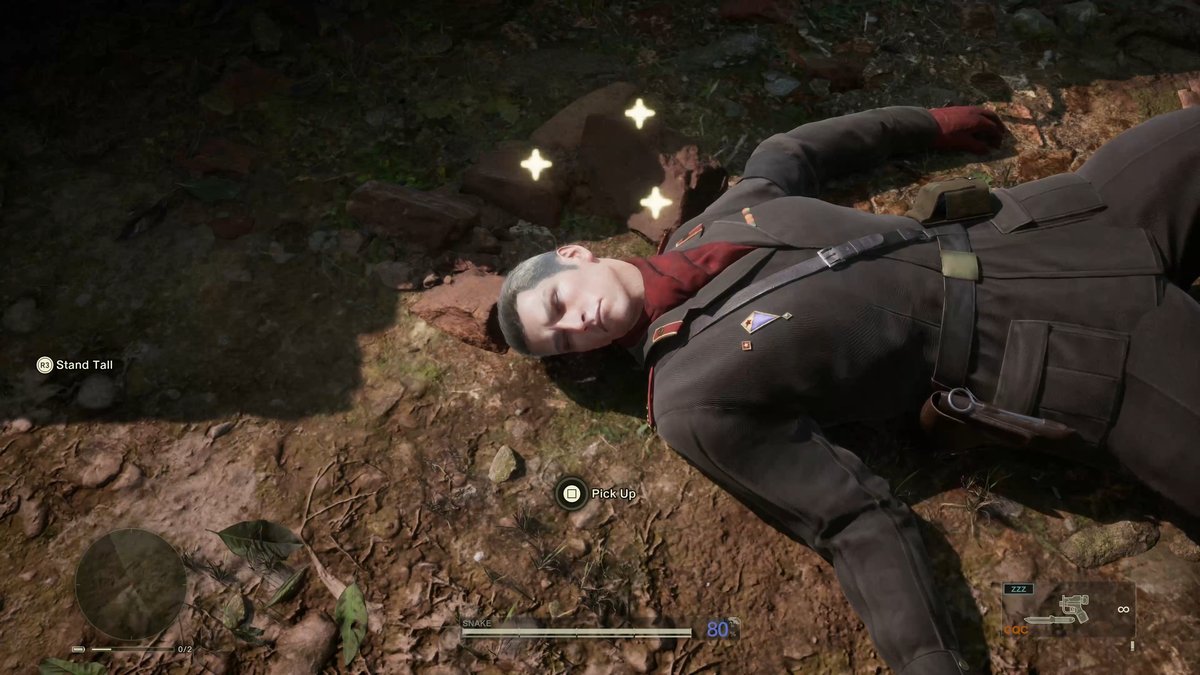Click the circular radar in the corner
1200x675 pixels.
point(130,584)
